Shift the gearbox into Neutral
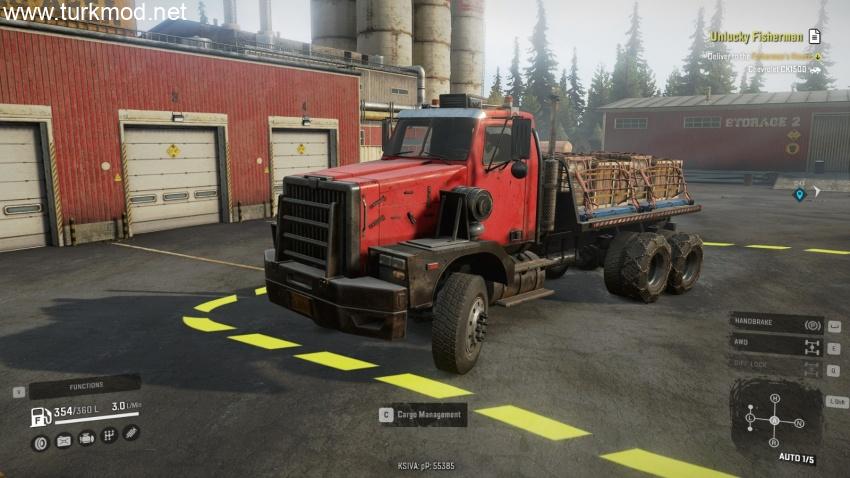This screenshot has width=850, height=478. tap(798, 422)
